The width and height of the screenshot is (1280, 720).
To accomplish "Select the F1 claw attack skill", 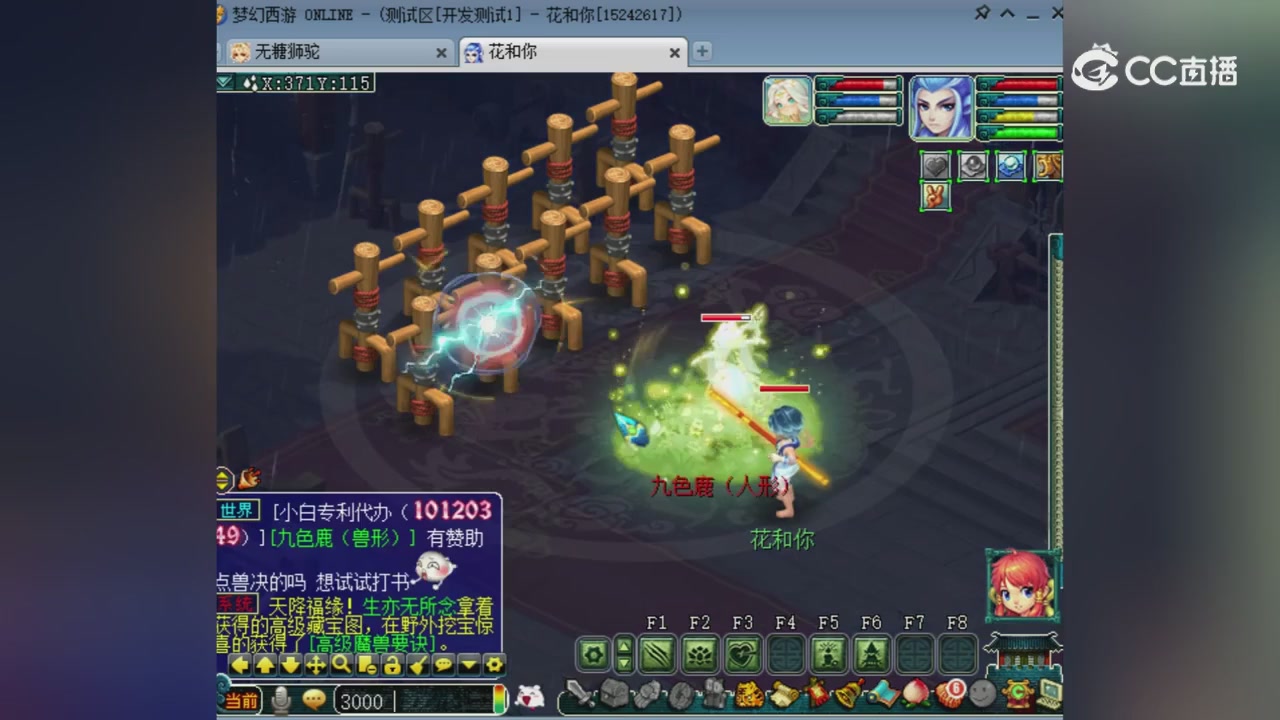I will [657, 654].
